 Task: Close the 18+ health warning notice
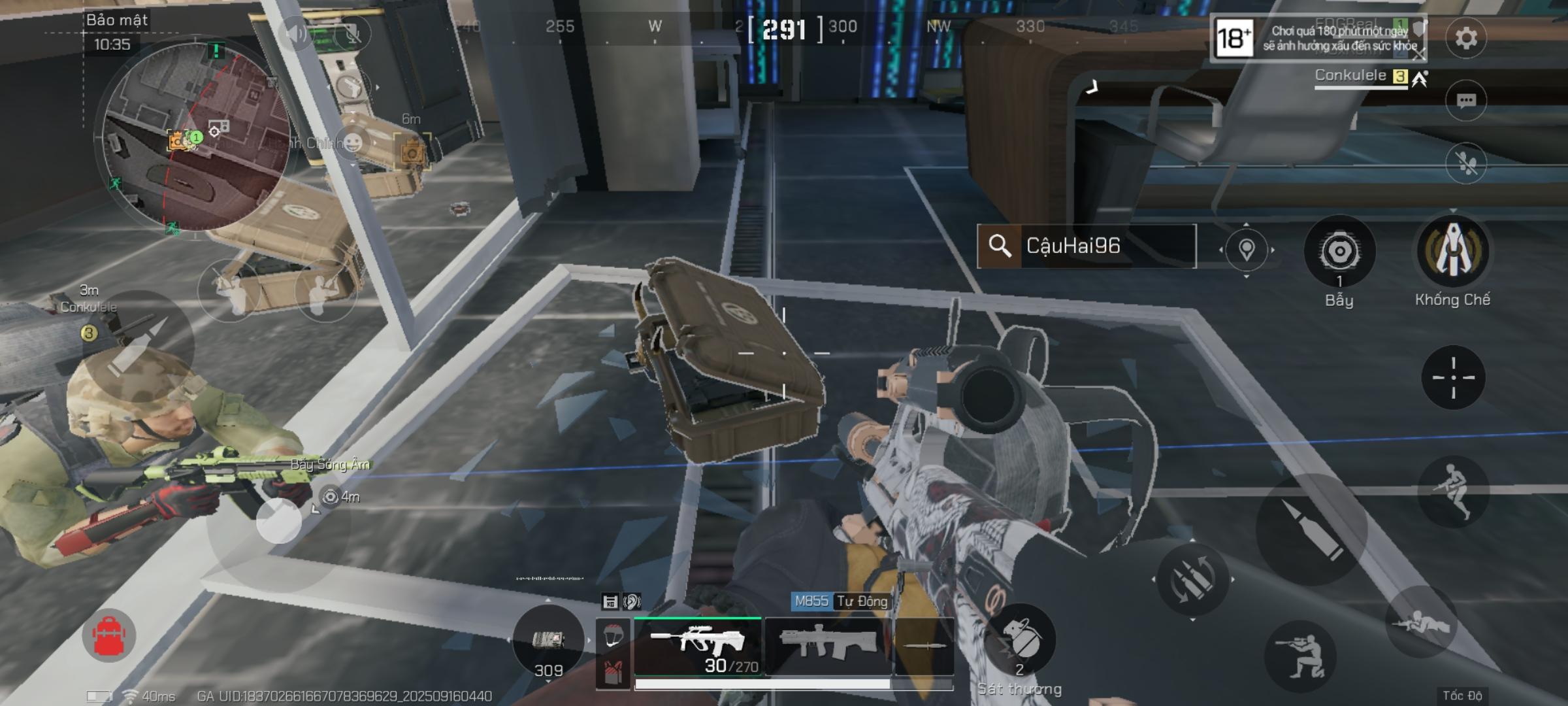(1418, 55)
